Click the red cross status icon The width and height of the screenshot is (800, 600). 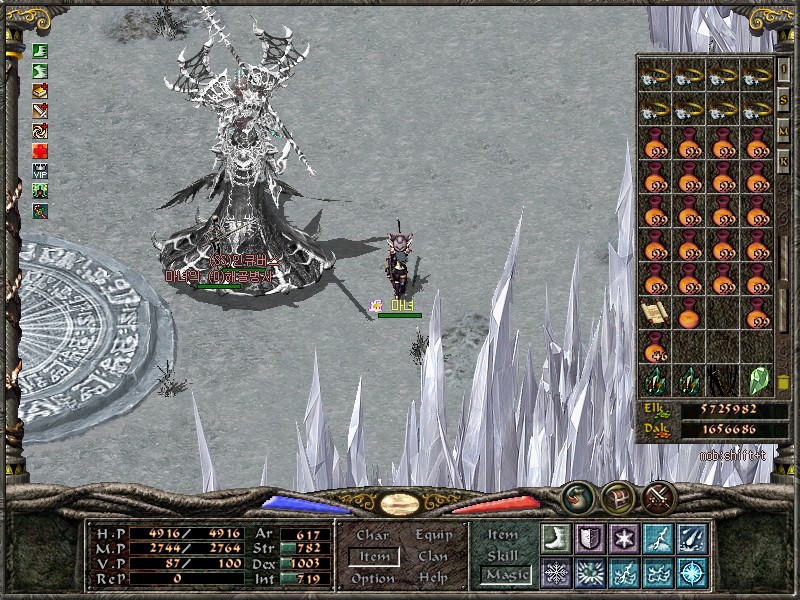[x=40, y=151]
